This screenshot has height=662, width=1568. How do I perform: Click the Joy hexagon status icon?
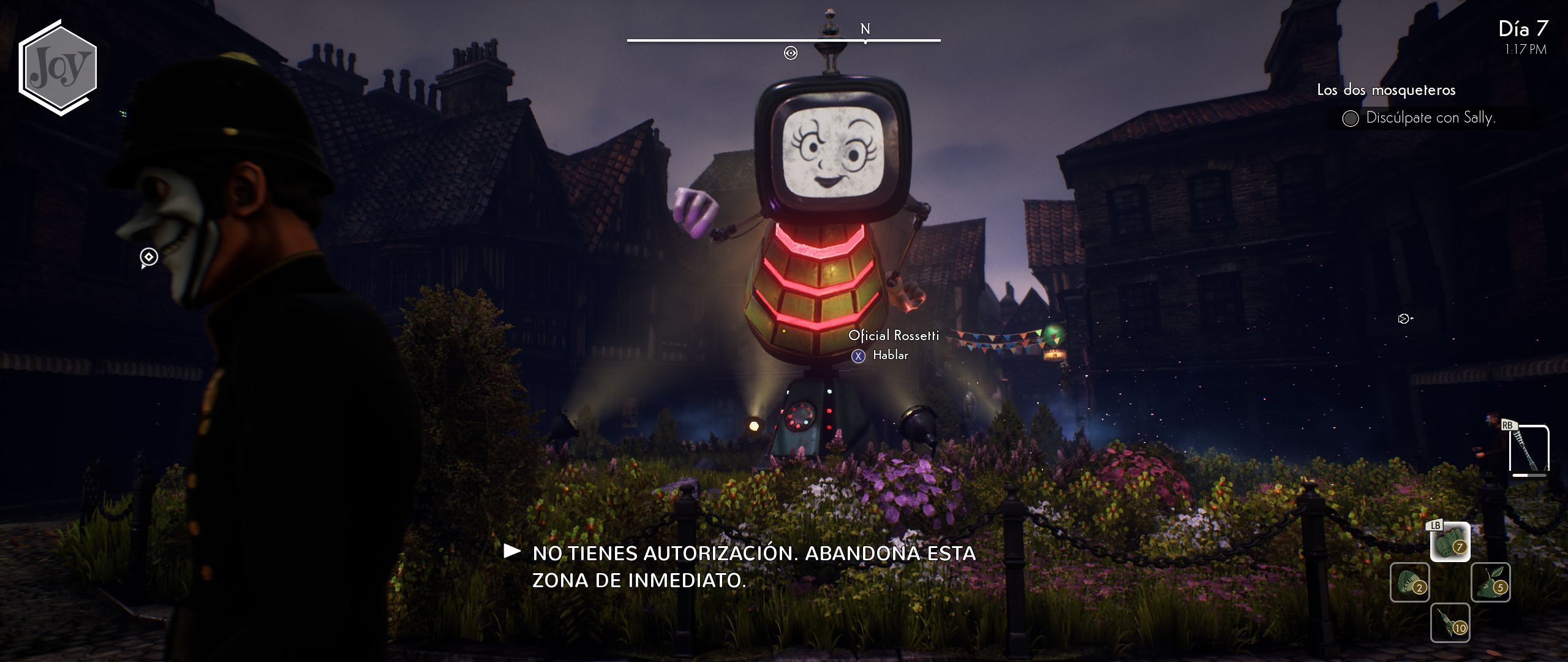(58, 67)
